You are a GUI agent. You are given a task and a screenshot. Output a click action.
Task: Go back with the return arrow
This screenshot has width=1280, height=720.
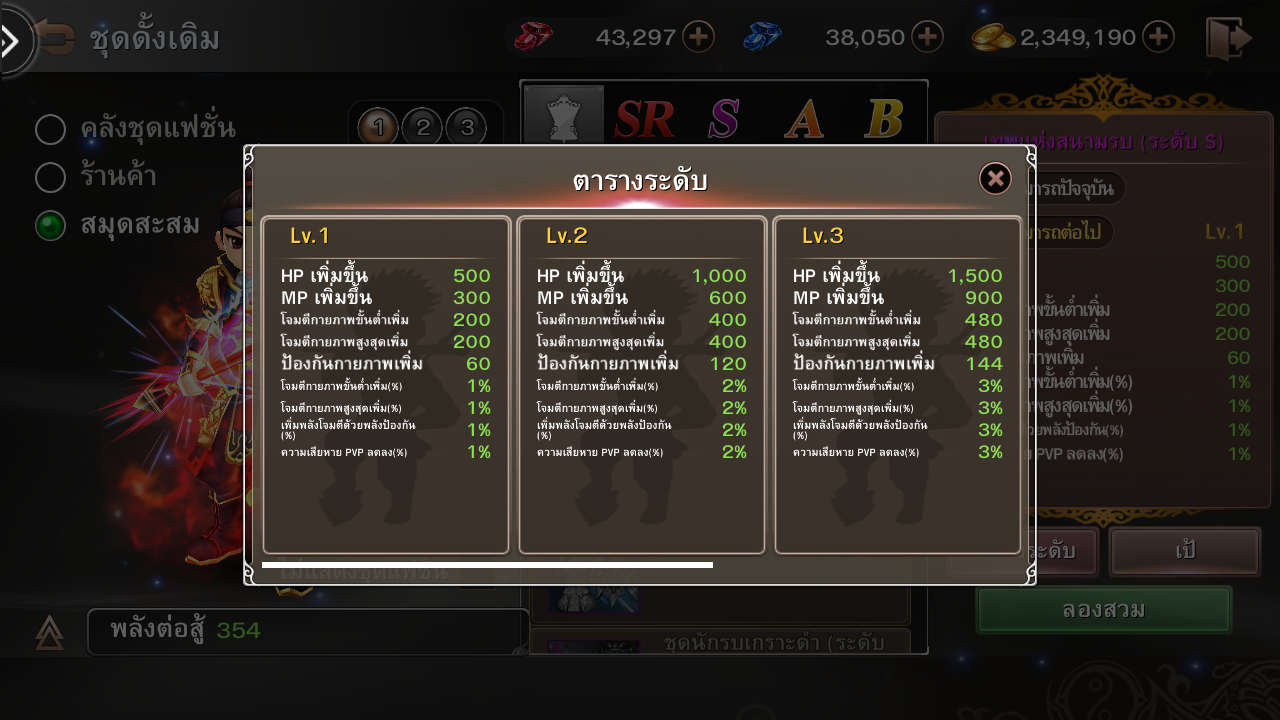[x=55, y=40]
